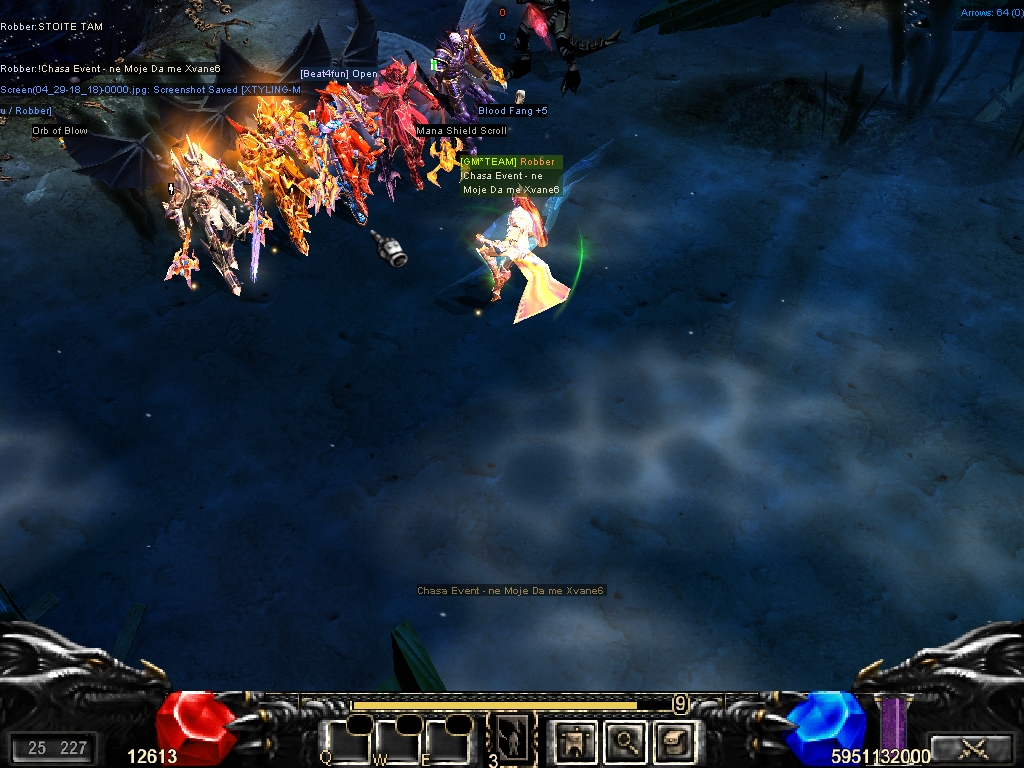
Task: Click the magnifying glass button
Action: point(626,741)
